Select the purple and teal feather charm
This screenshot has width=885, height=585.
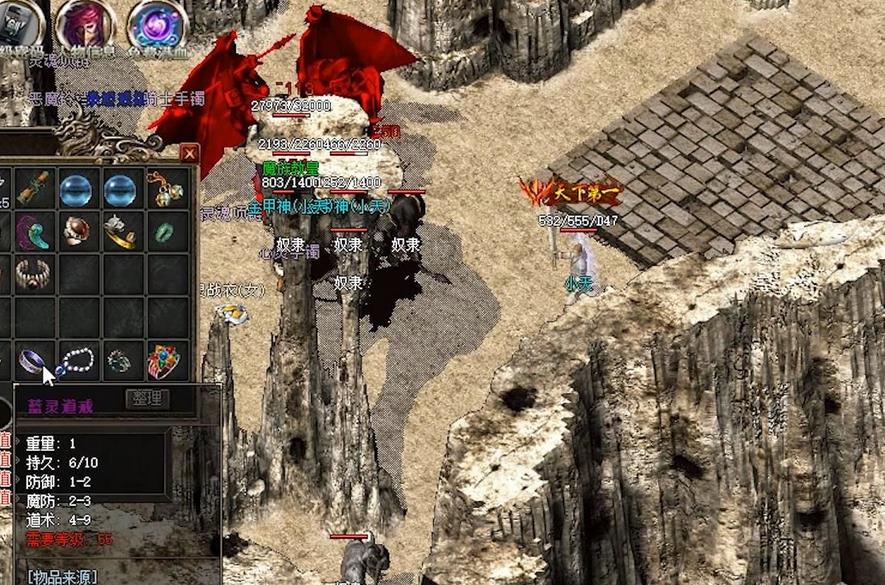[x=33, y=231]
